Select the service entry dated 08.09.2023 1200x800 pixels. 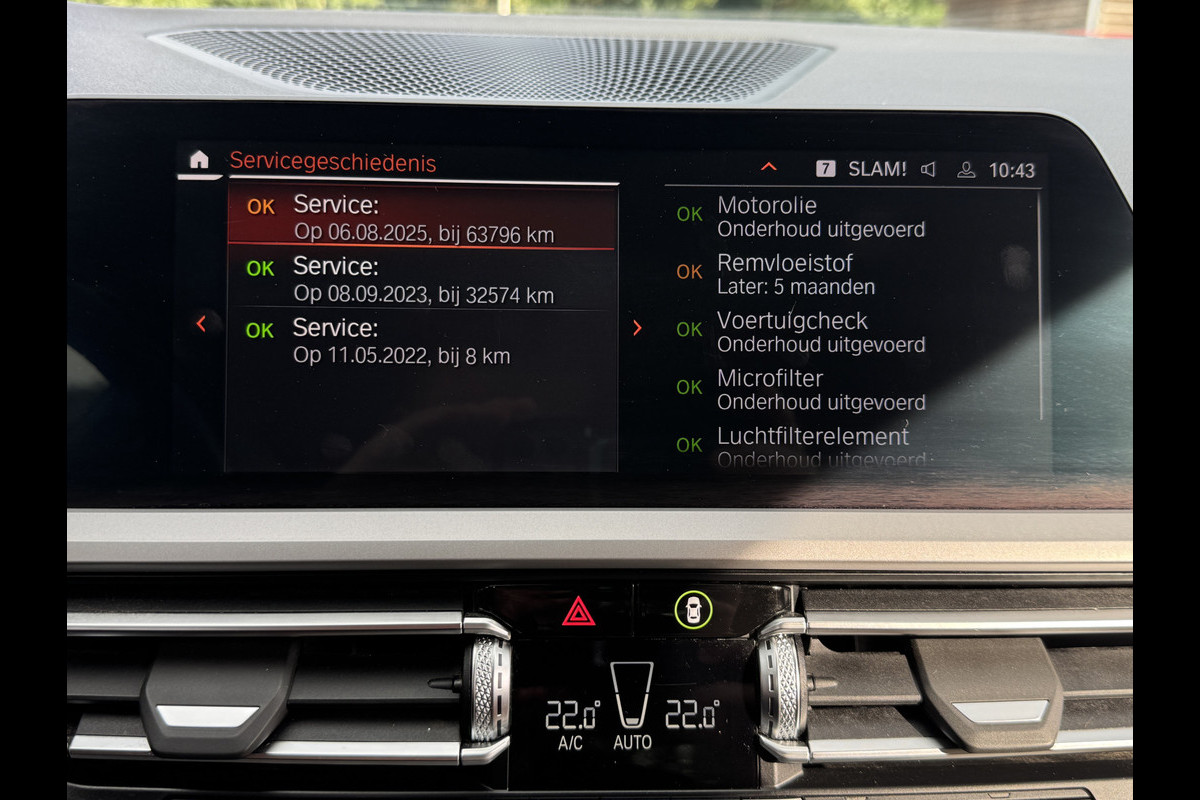[422, 280]
